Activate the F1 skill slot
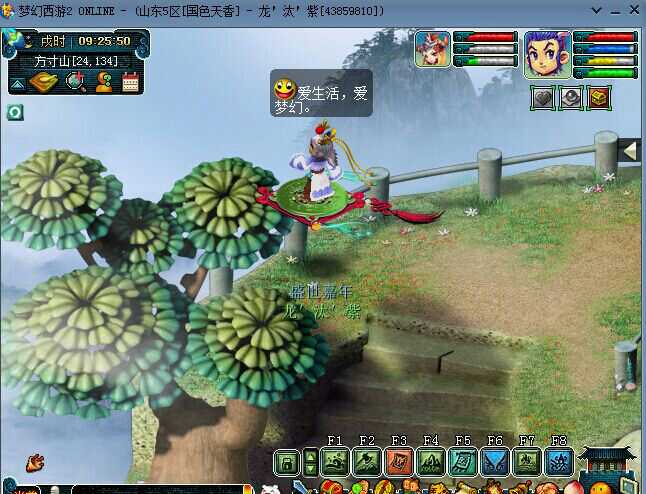The width and height of the screenshot is (646, 494). pos(335,462)
